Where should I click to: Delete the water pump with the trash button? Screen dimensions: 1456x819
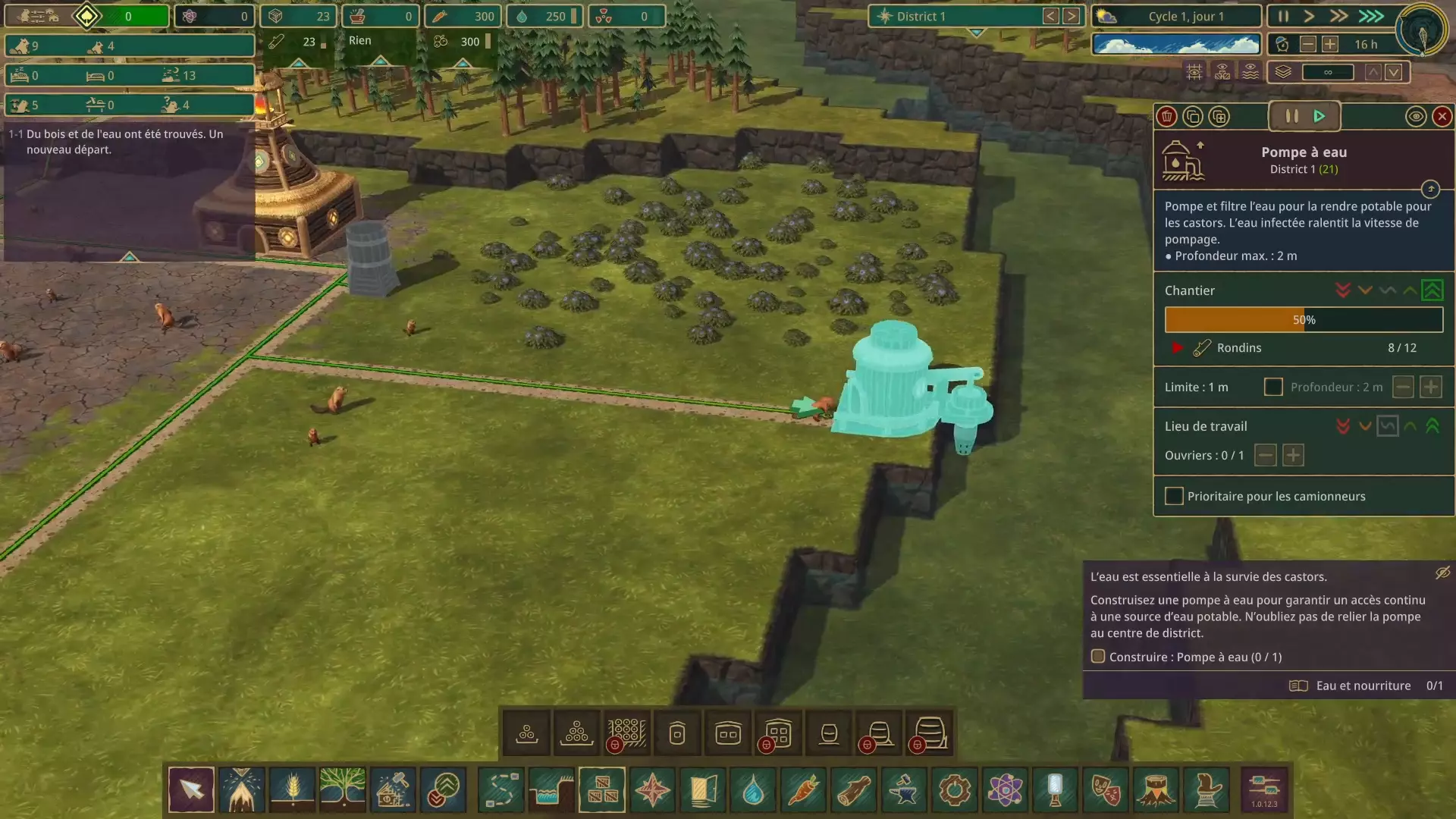coord(1166,116)
